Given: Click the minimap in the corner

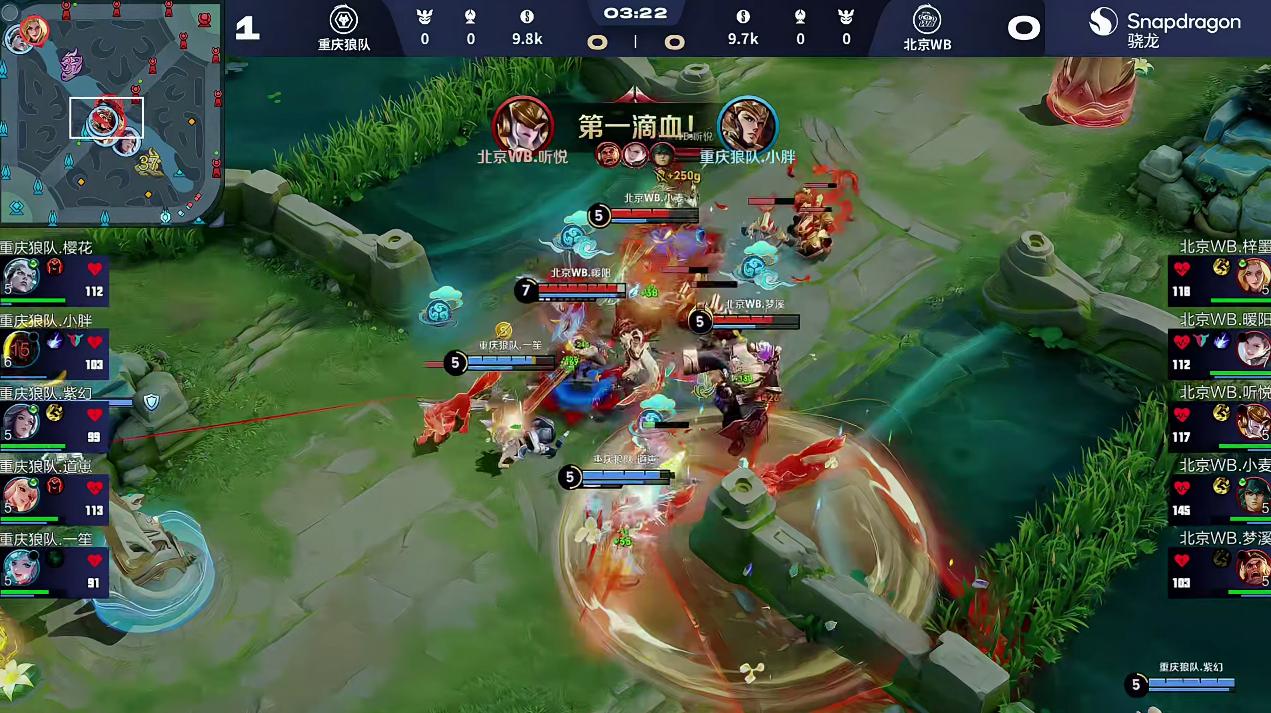Looking at the screenshot, I should [x=110, y=112].
